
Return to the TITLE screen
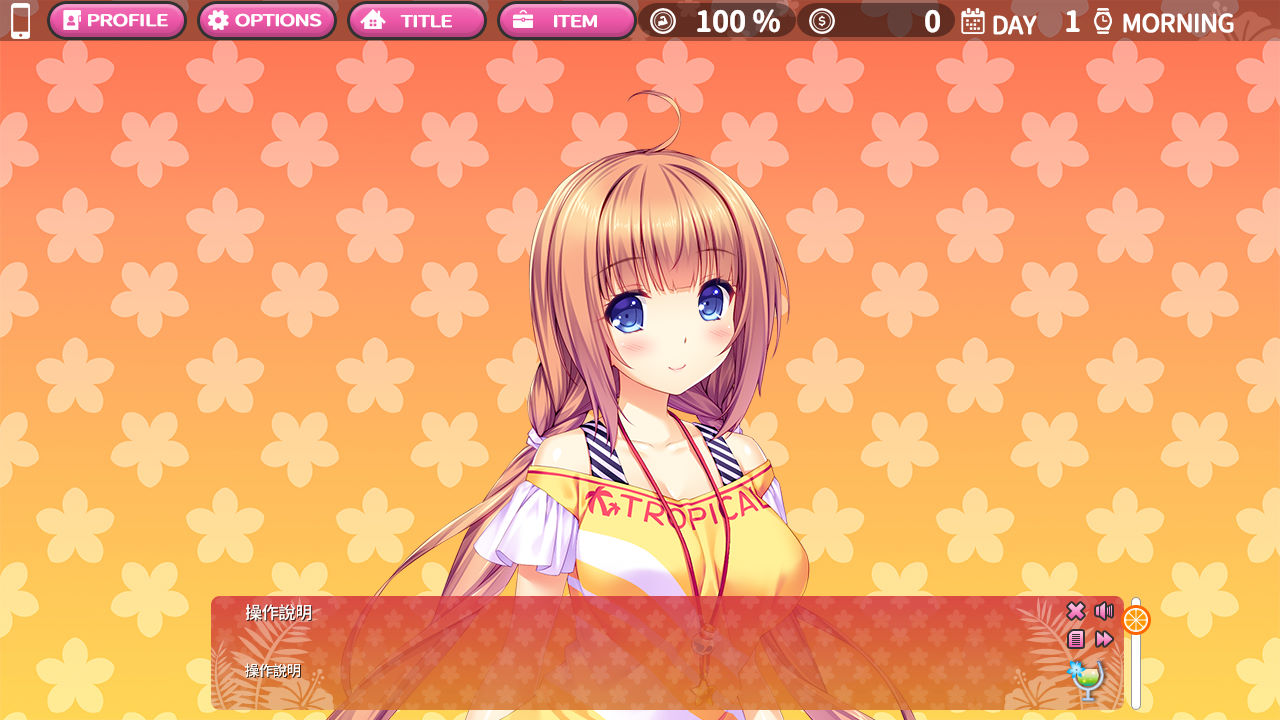pos(416,21)
